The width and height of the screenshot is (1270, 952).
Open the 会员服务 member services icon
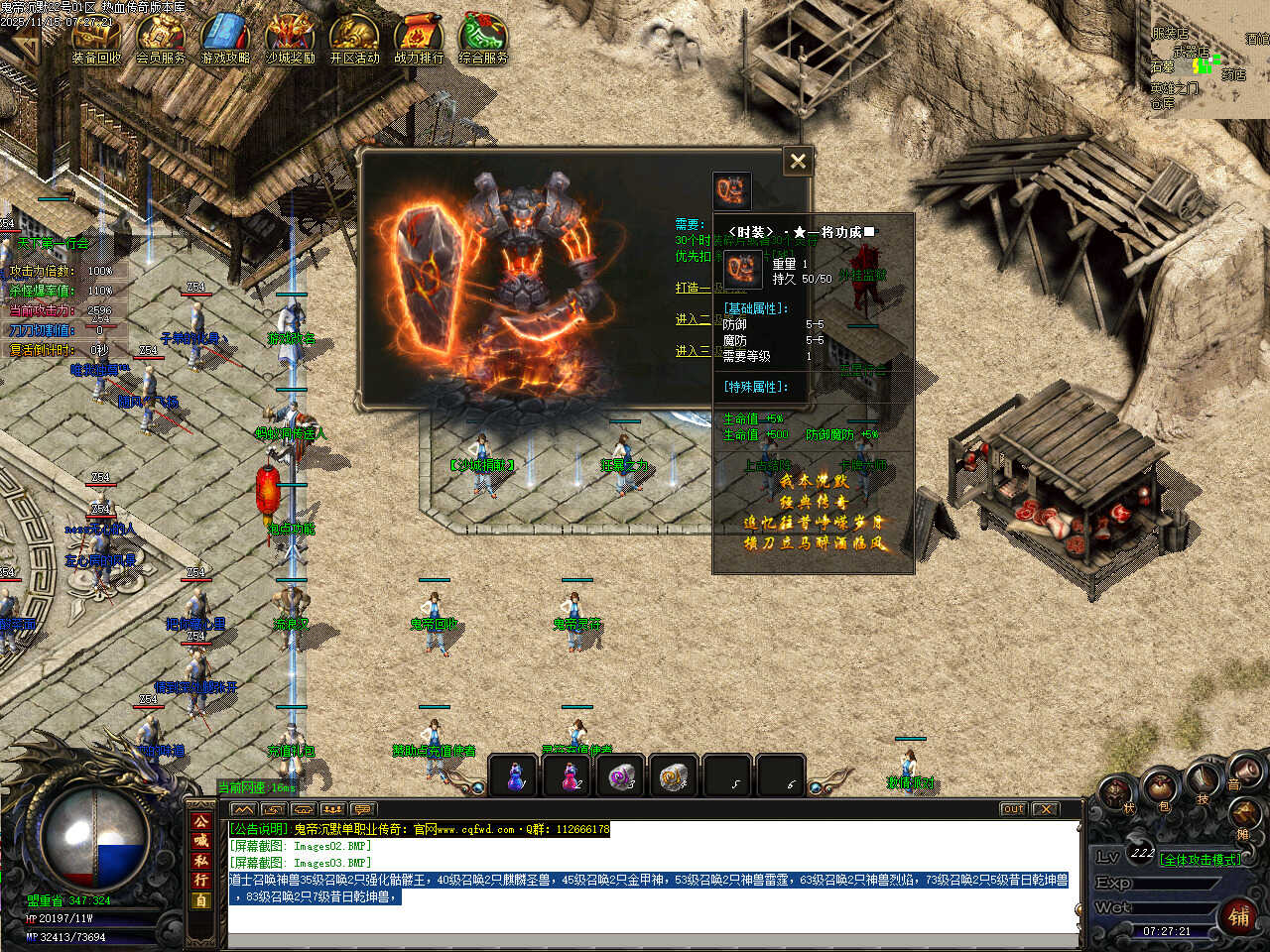point(161,40)
